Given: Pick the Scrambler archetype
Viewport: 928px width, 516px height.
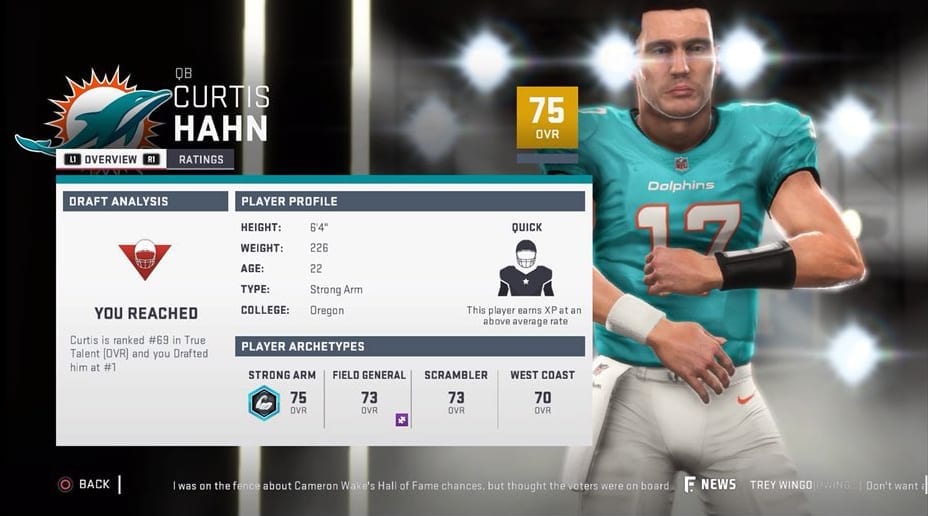Looking at the screenshot, I should [456, 397].
